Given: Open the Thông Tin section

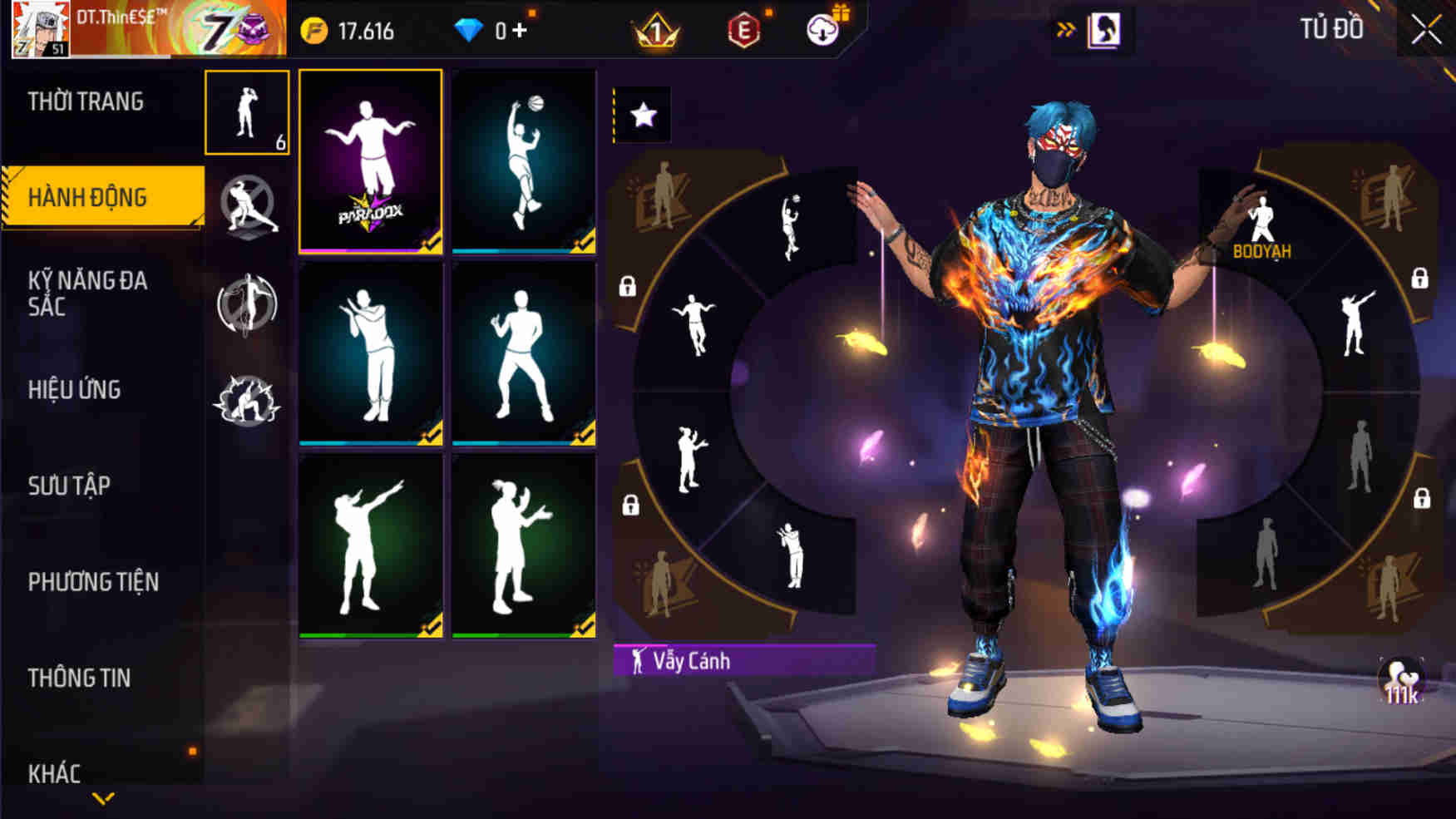Looking at the screenshot, I should (x=80, y=678).
